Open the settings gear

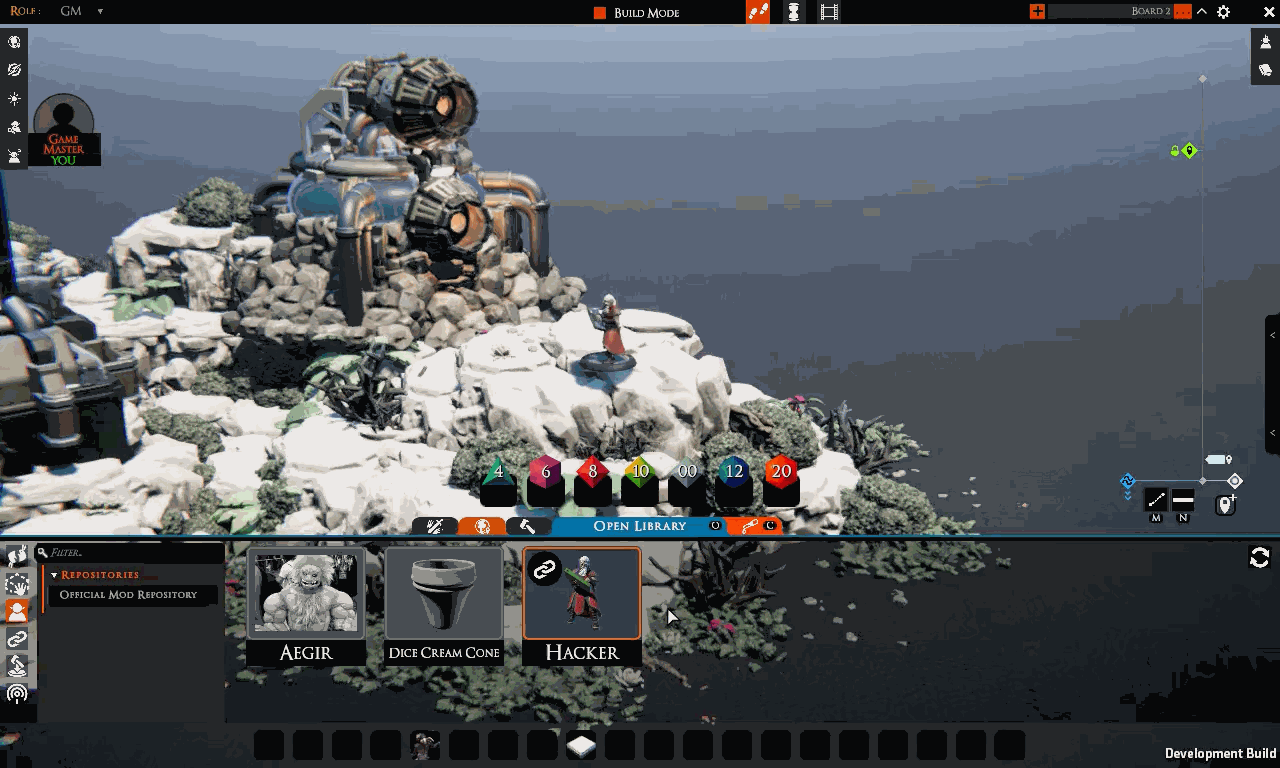(x=1223, y=12)
